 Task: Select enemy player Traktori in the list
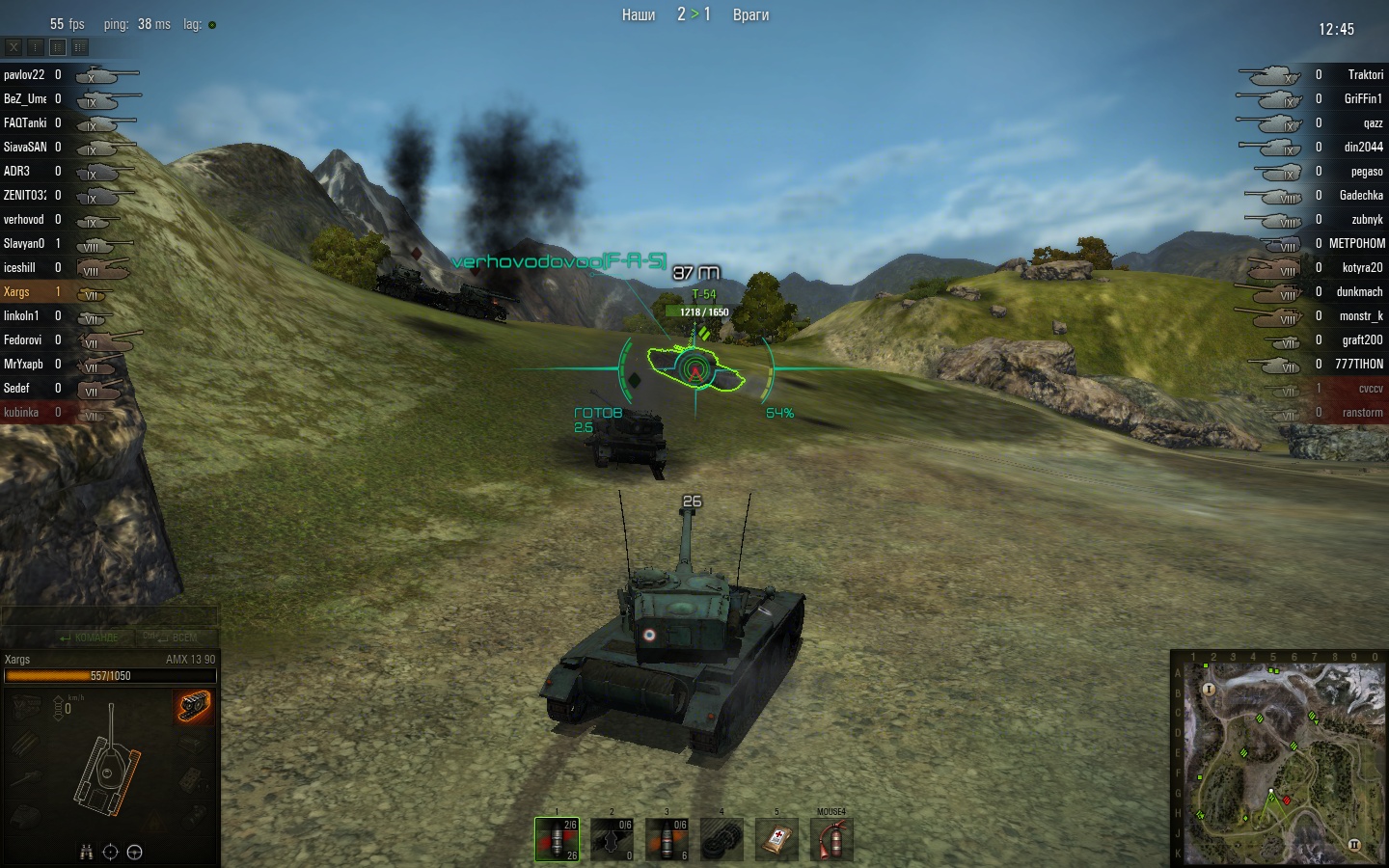(x=1365, y=74)
